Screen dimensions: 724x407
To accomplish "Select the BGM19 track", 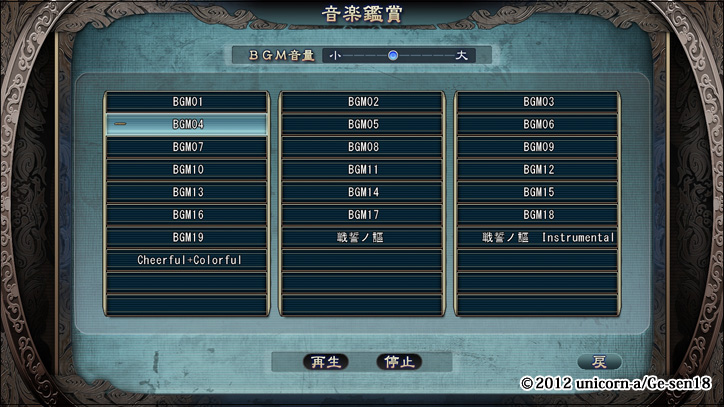I will pyautogui.click(x=187, y=237).
